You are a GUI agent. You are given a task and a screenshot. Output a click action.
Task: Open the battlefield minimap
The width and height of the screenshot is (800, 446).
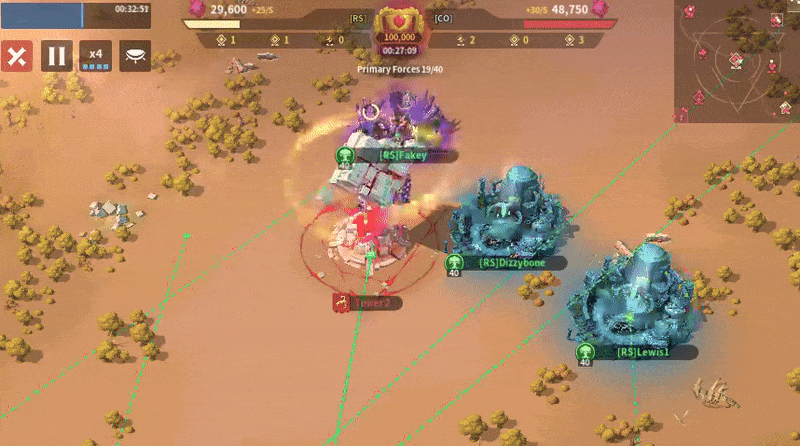pyautogui.click(x=737, y=60)
